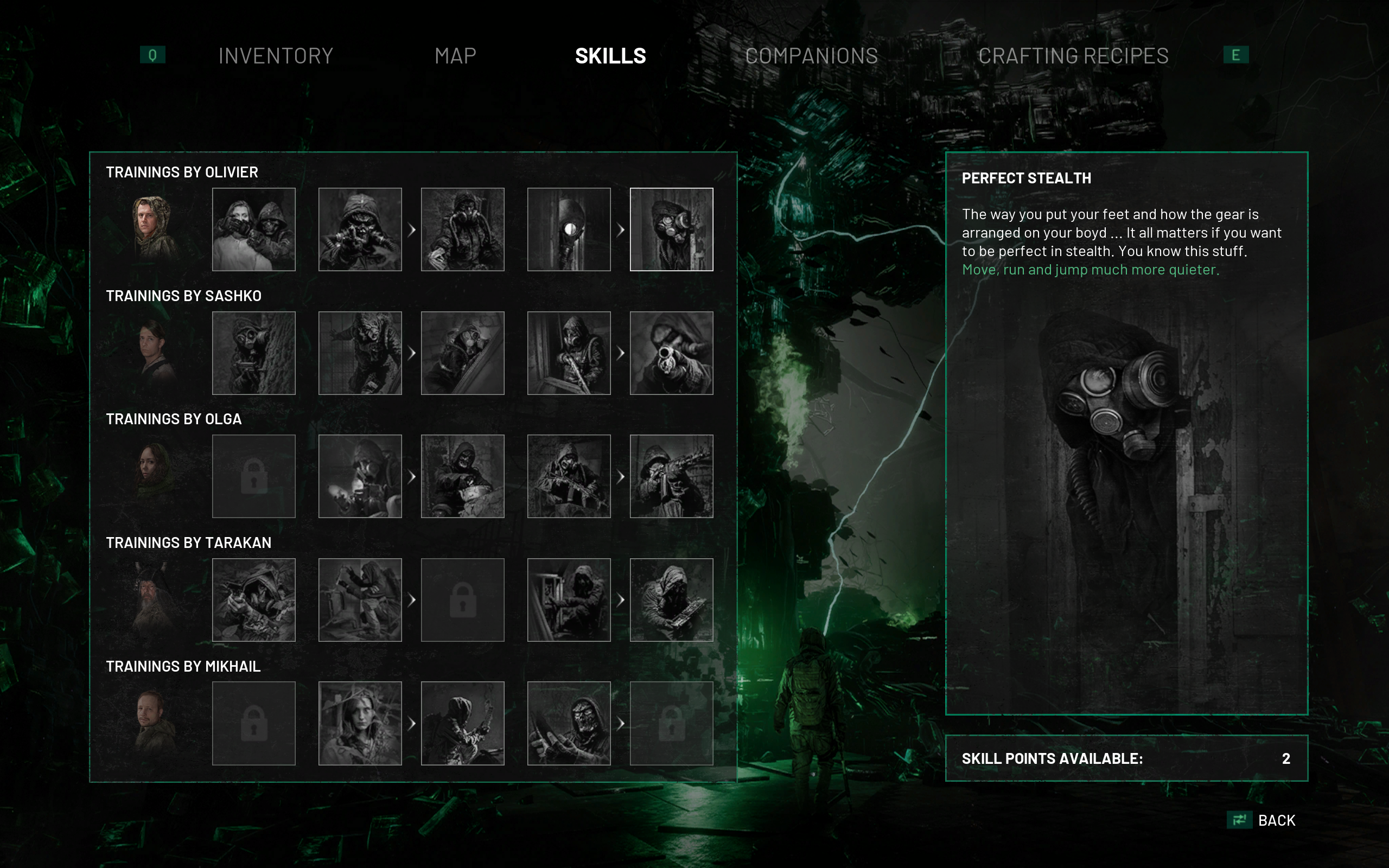Viewport: 1389px width, 868px height.
Task: Open the Crafting Recipes tab
Action: tap(1073, 56)
